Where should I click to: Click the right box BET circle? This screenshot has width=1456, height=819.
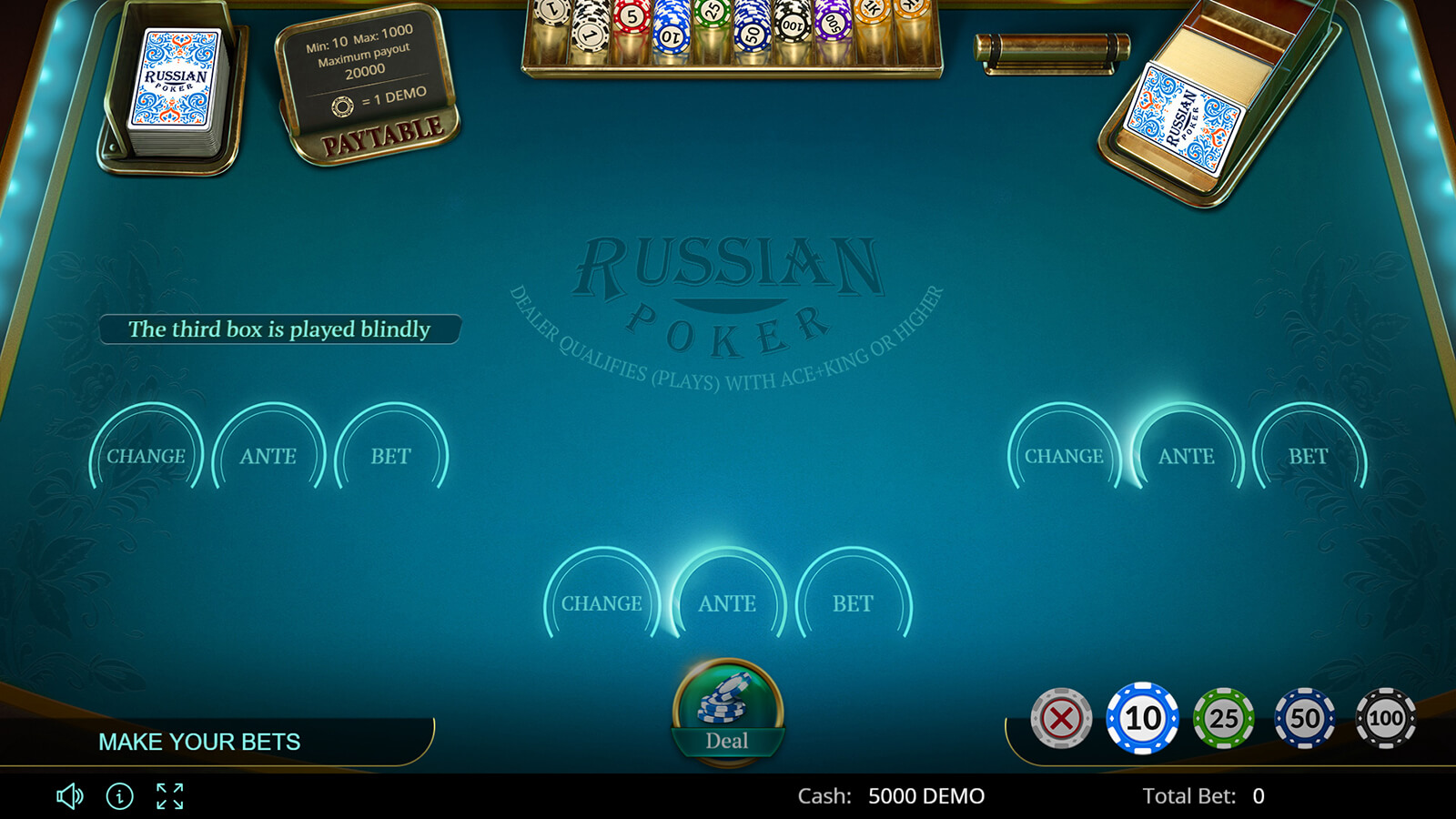click(1308, 455)
